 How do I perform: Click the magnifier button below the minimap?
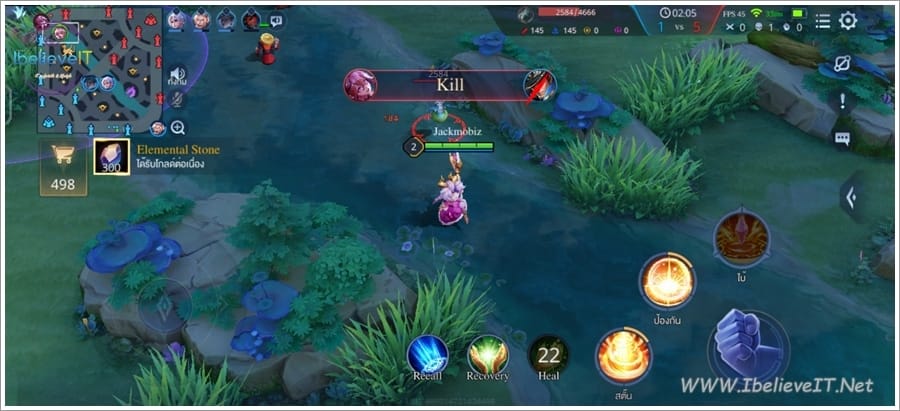click(x=178, y=127)
